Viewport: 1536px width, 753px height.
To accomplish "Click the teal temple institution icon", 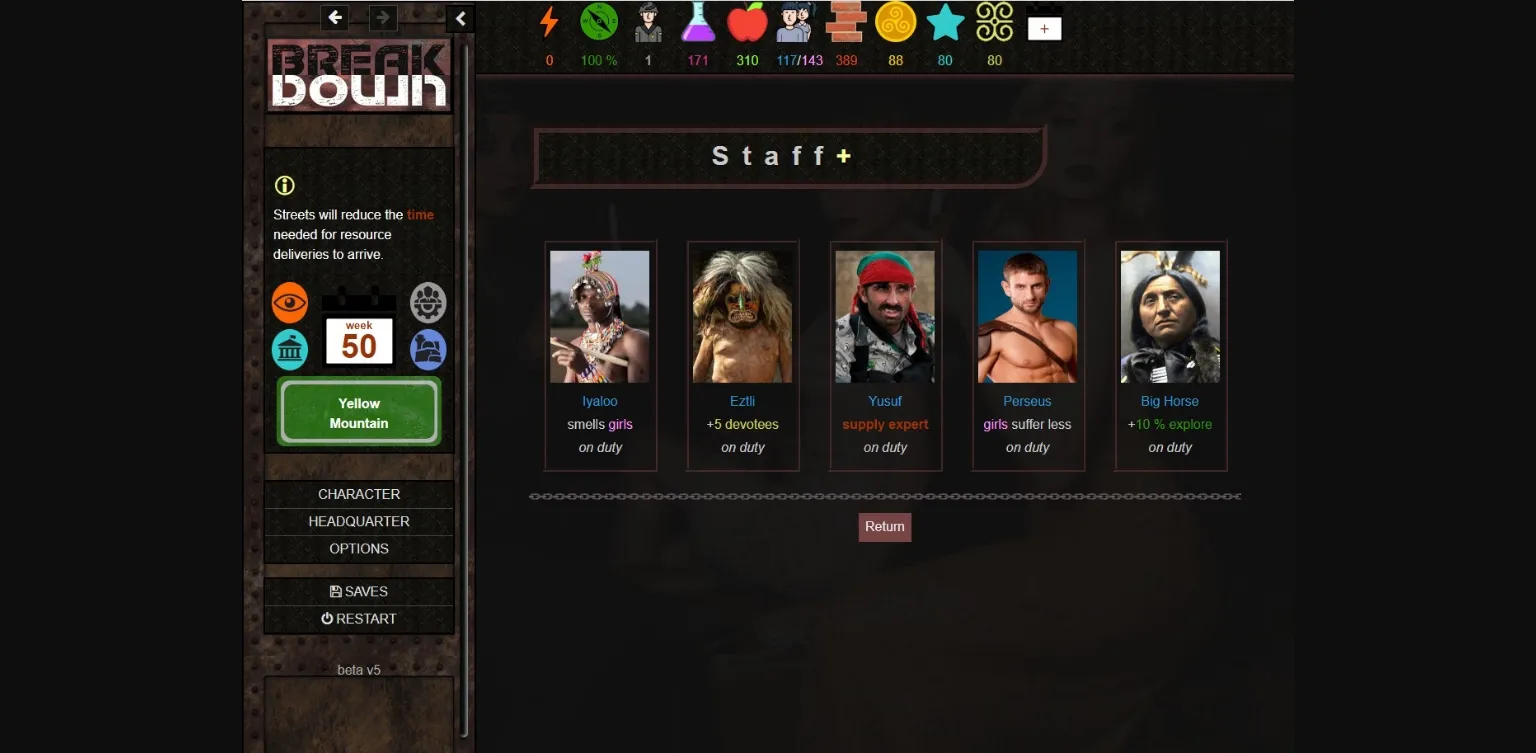I will [290, 348].
